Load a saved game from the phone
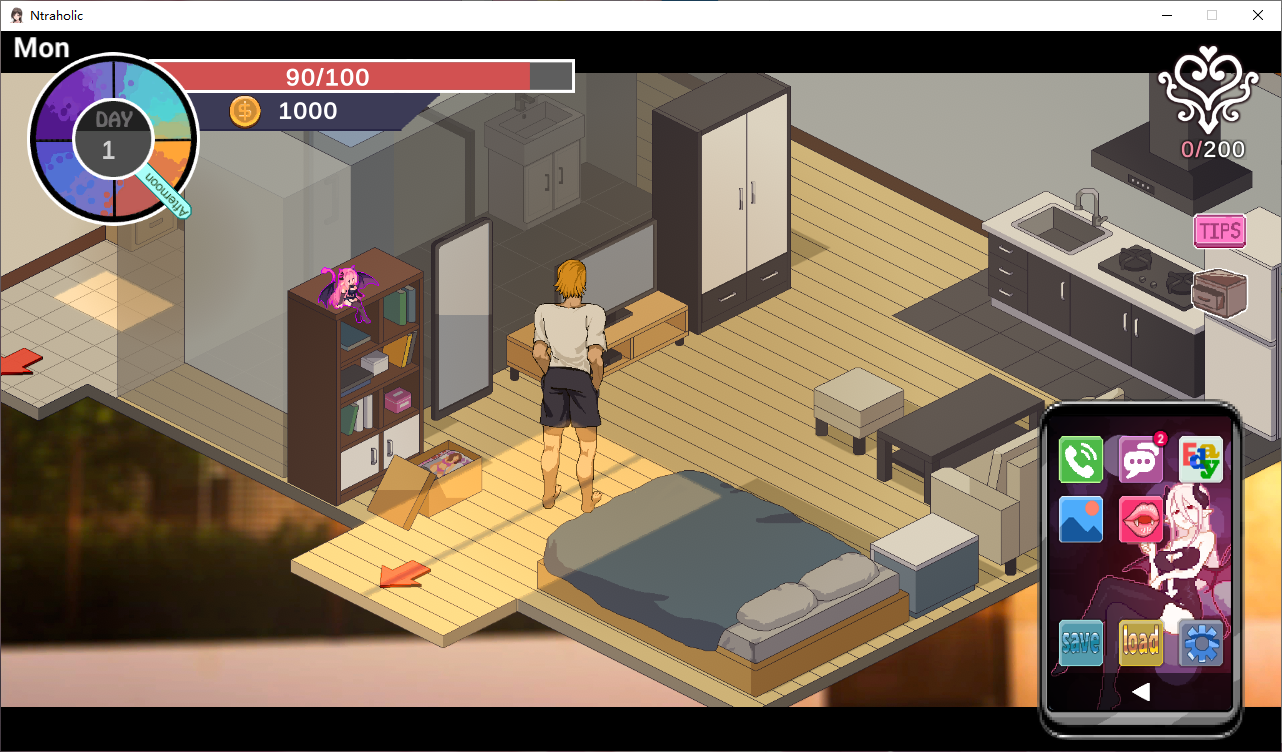The width and height of the screenshot is (1282, 752). click(1141, 642)
